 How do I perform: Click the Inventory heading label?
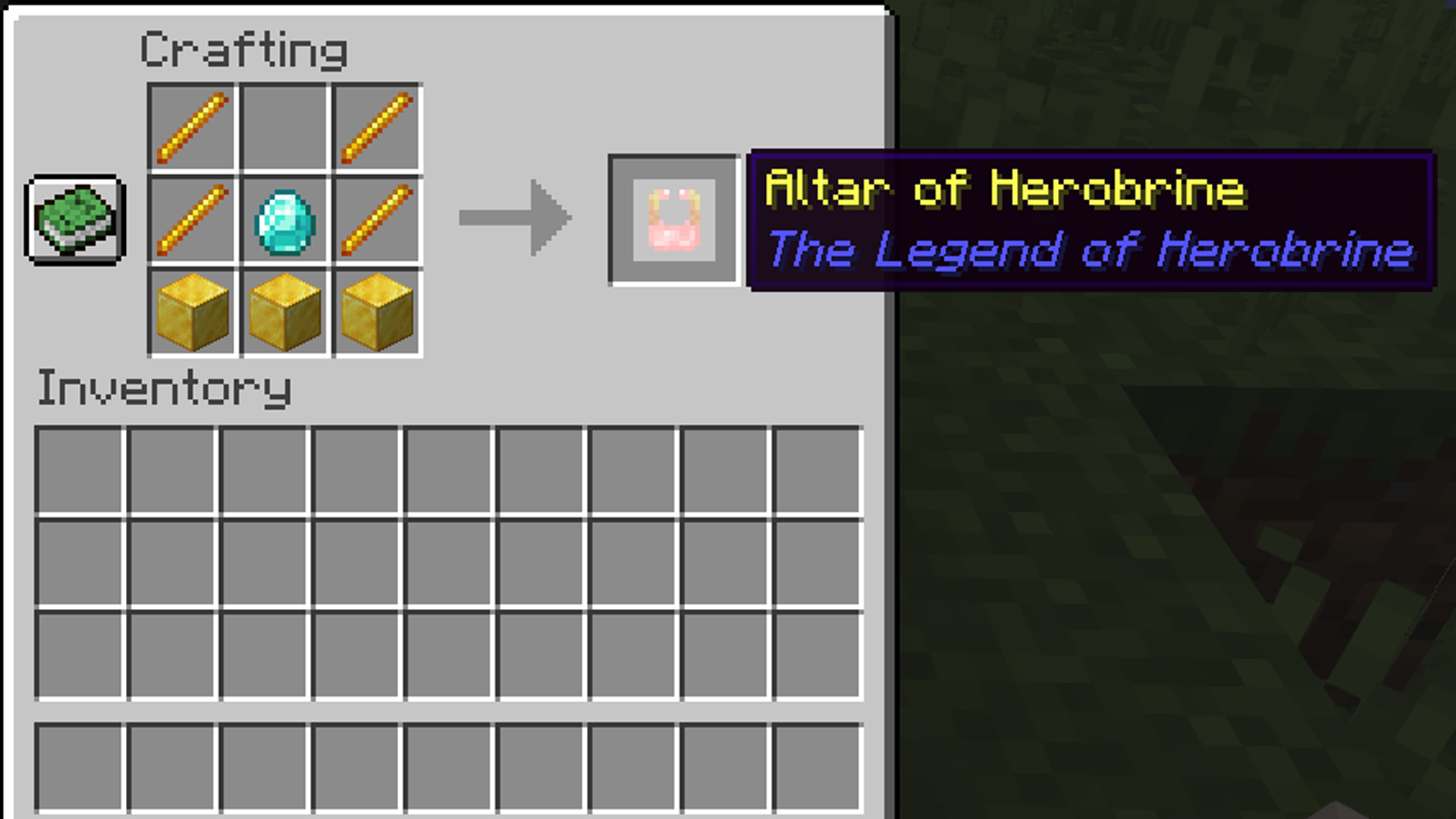165,388
